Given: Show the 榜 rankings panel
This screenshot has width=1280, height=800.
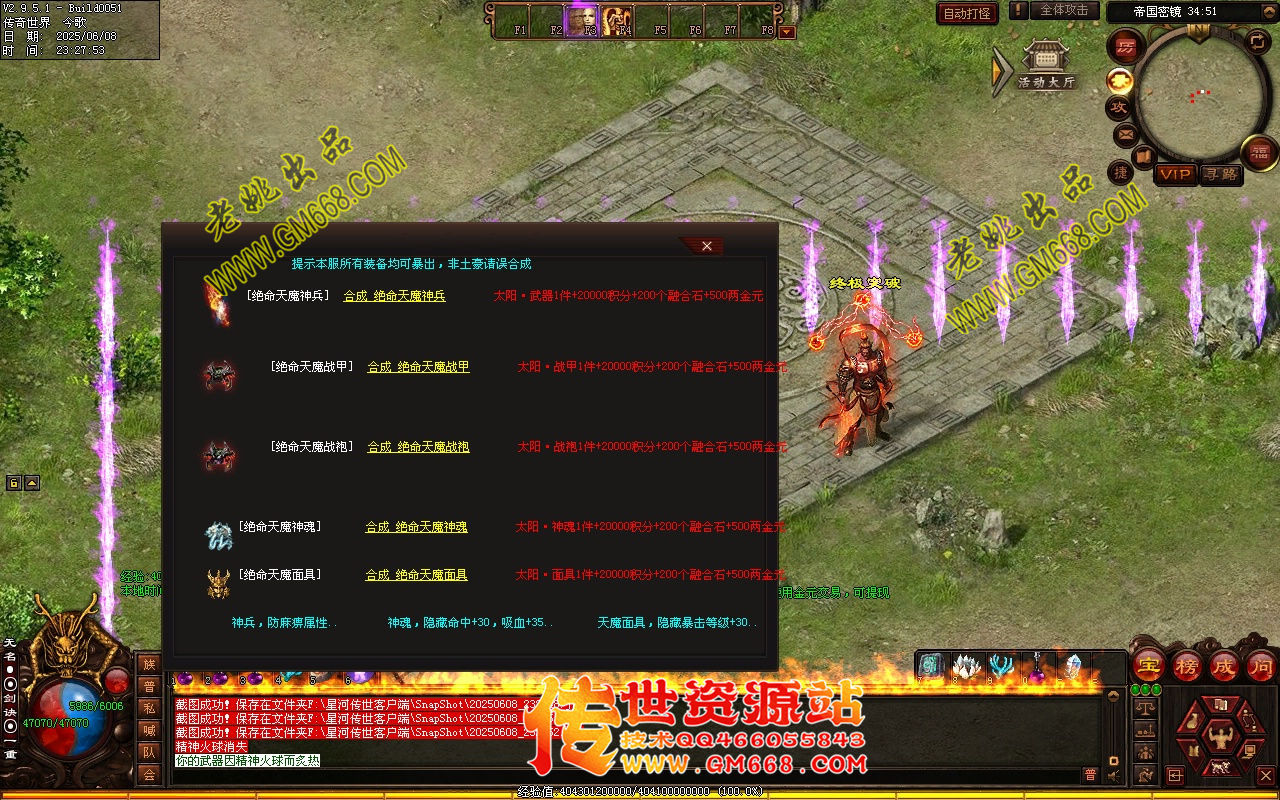Looking at the screenshot, I should pyautogui.click(x=1187, y=665).
